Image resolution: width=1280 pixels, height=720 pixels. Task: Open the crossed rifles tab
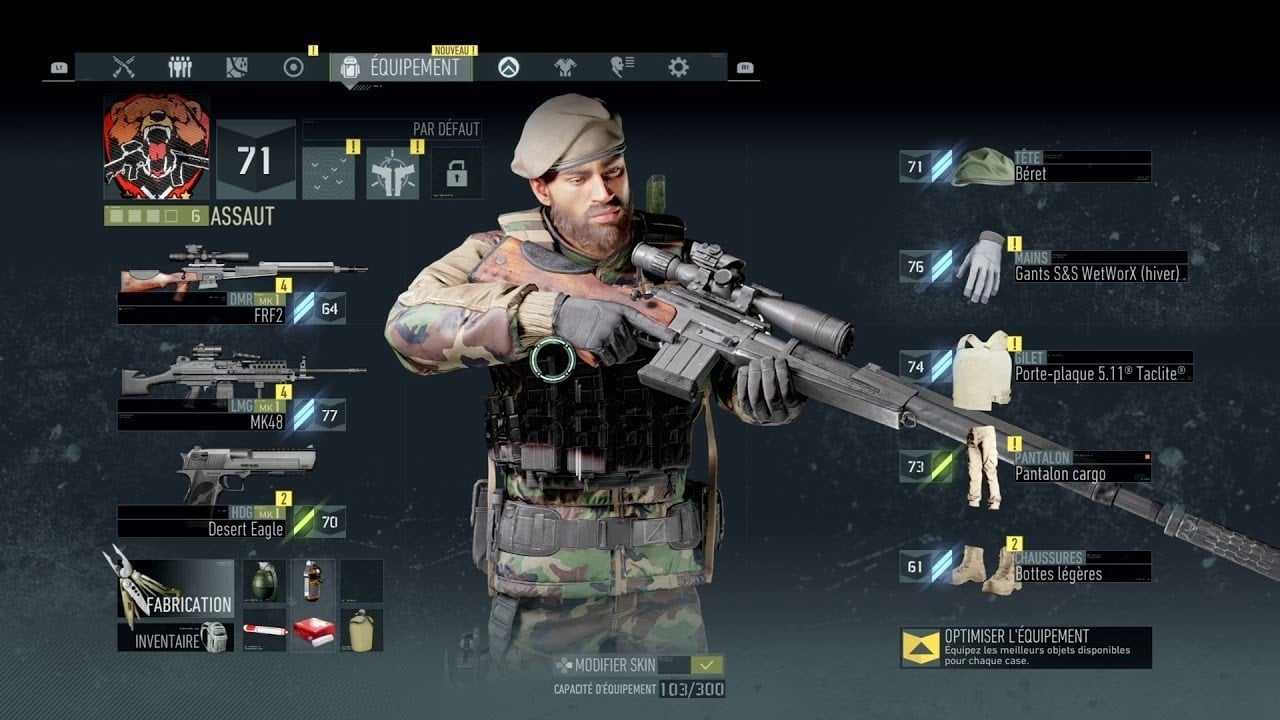pyautogui.click(x=124, y=67)
